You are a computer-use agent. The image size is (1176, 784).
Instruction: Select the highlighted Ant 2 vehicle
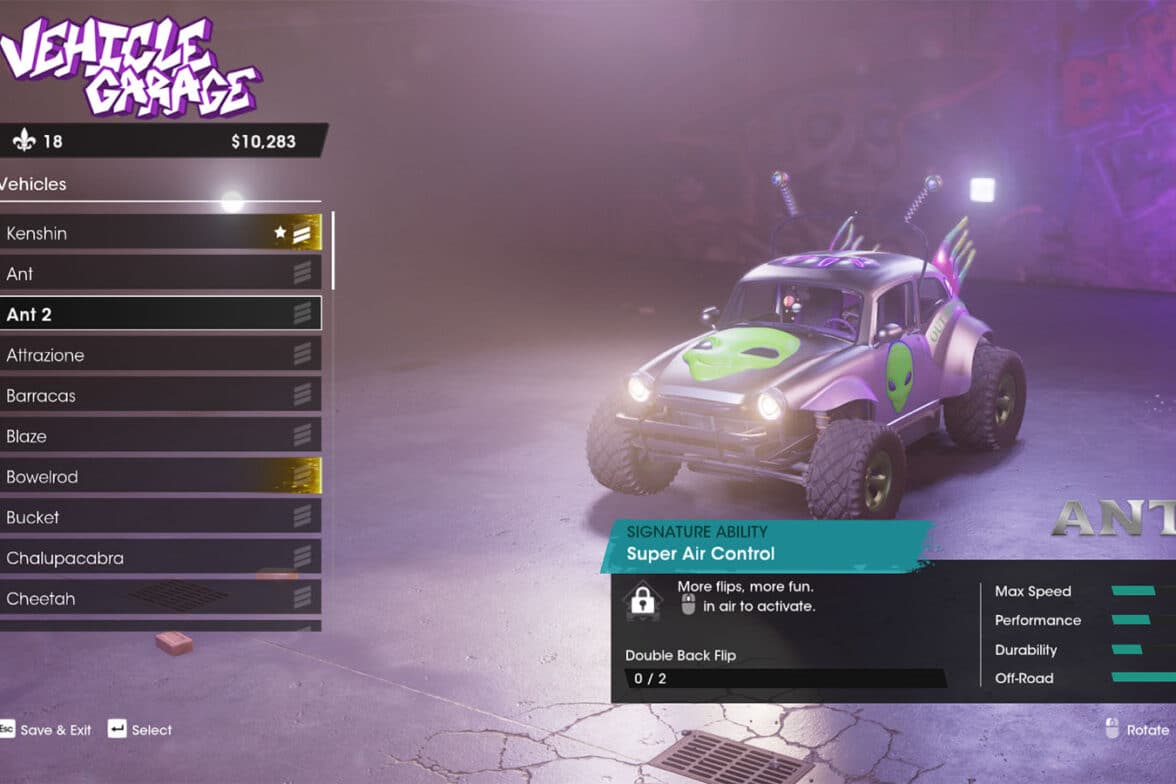click(x=160, y=314)
